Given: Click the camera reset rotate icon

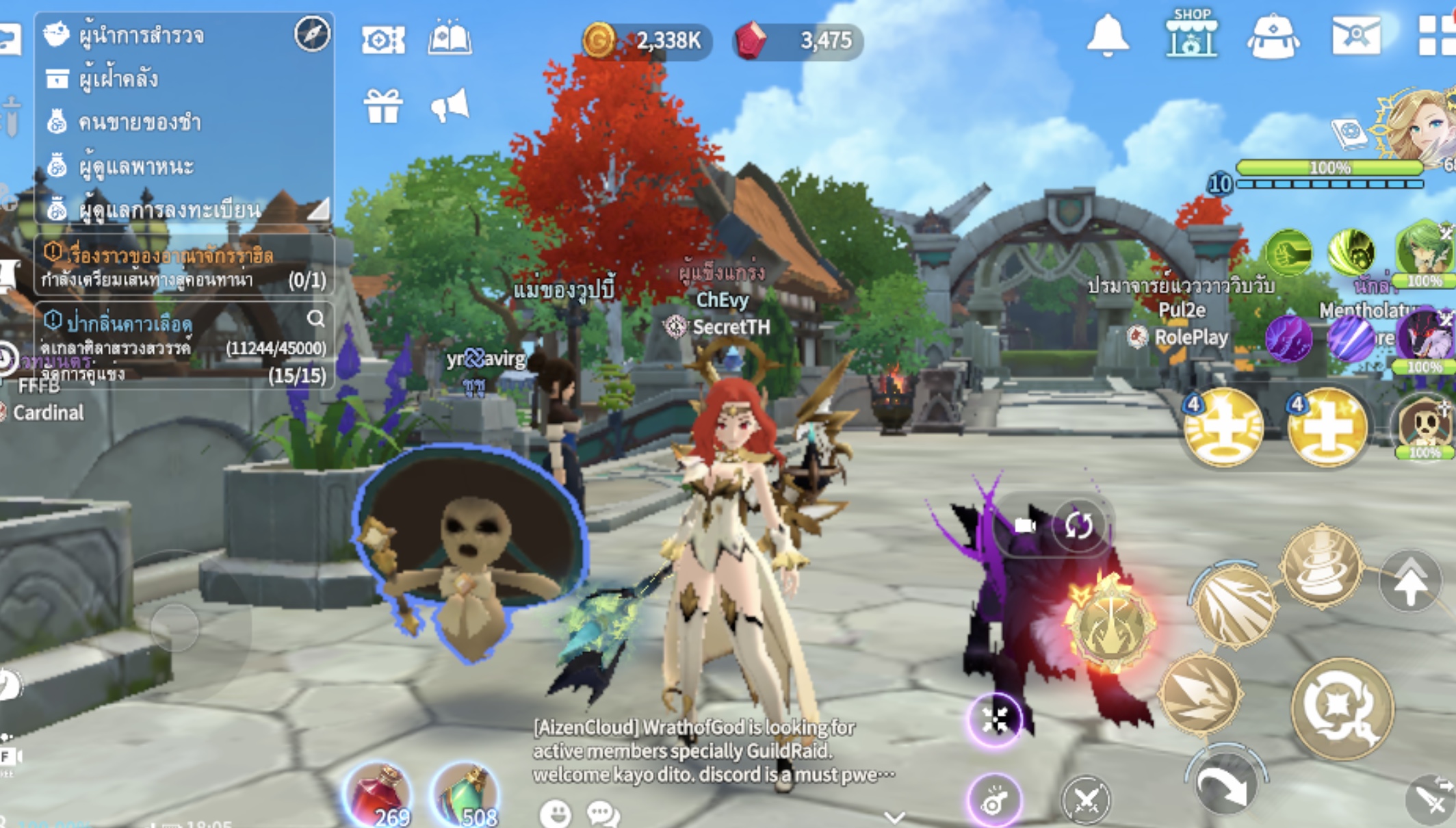Looking at the screenshot, I should pos(1077,526).
